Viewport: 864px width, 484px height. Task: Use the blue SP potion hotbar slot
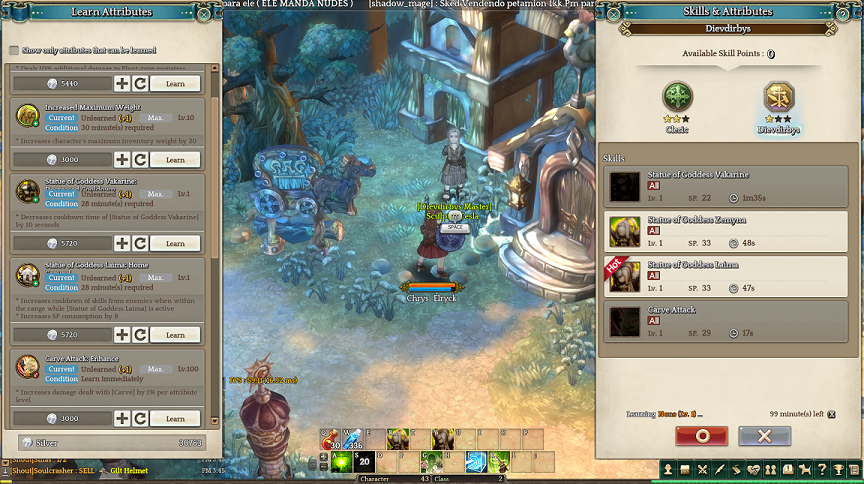(x=352, y=441)
